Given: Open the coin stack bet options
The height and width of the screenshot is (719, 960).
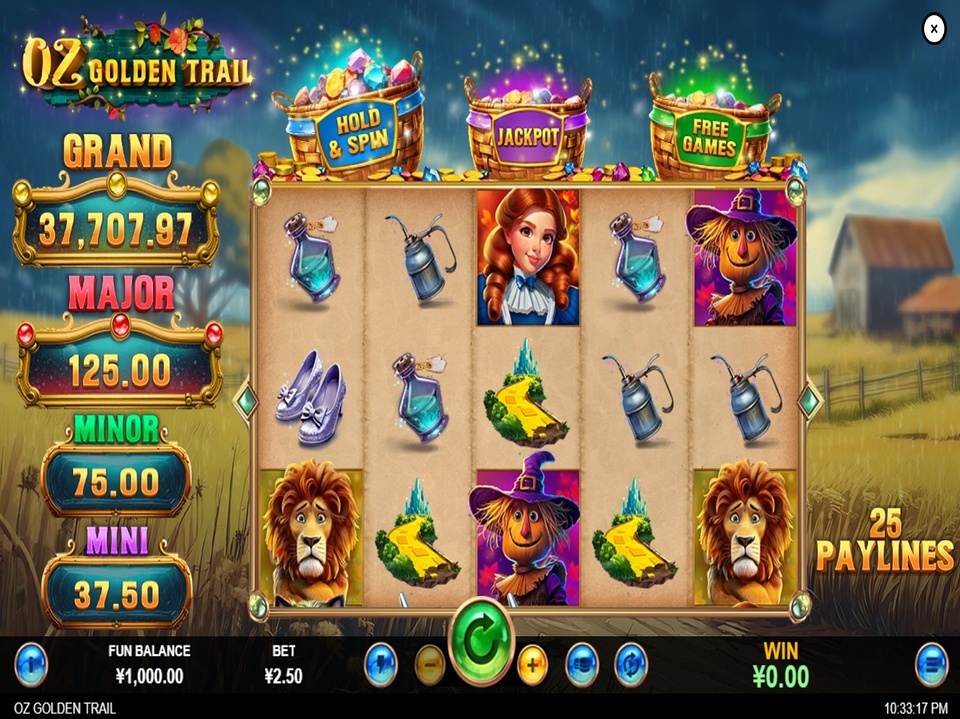Looking at the screenshot, I should 582,665.
